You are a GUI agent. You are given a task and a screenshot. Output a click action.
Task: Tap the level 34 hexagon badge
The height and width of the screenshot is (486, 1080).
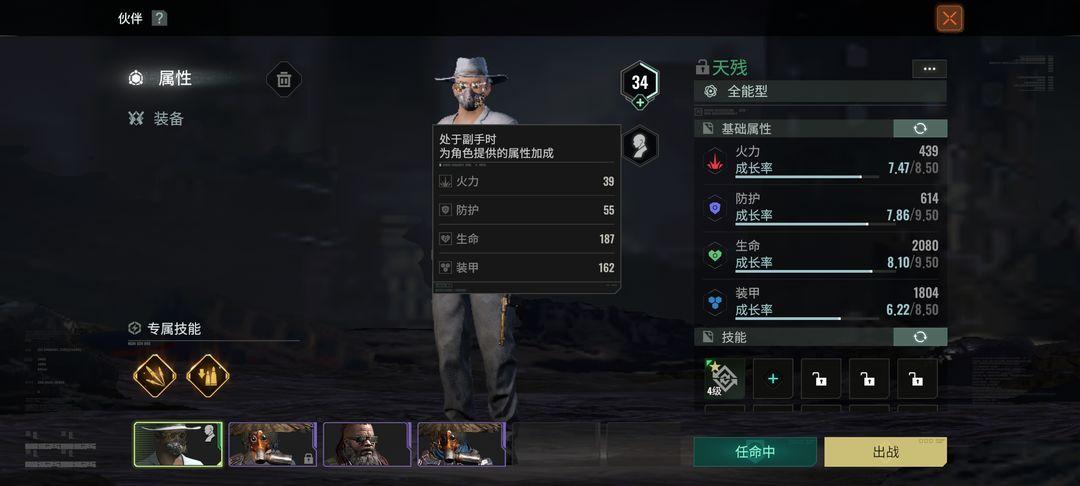[640, 83]
